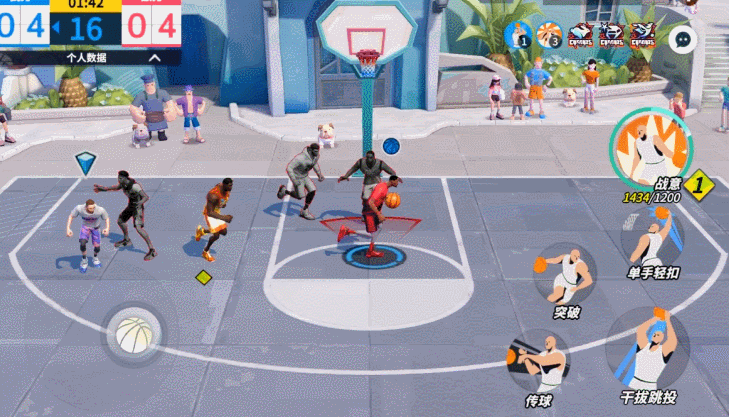Open the chat bubble button
The height and width of the screenshot is (417, 729).
coord(683,39)
